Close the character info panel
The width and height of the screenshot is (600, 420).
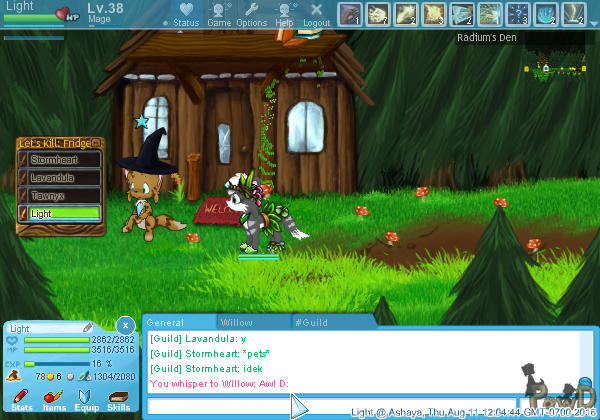click(124, 325)
